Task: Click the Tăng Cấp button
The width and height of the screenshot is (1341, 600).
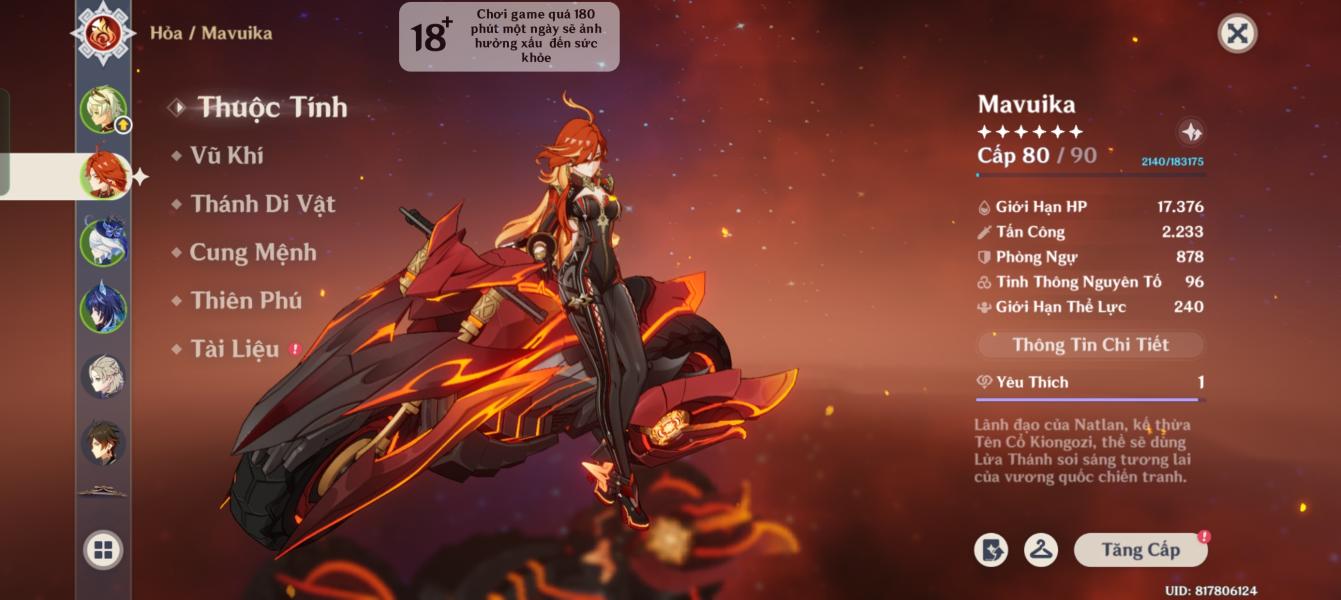Action: [1140, 550]
